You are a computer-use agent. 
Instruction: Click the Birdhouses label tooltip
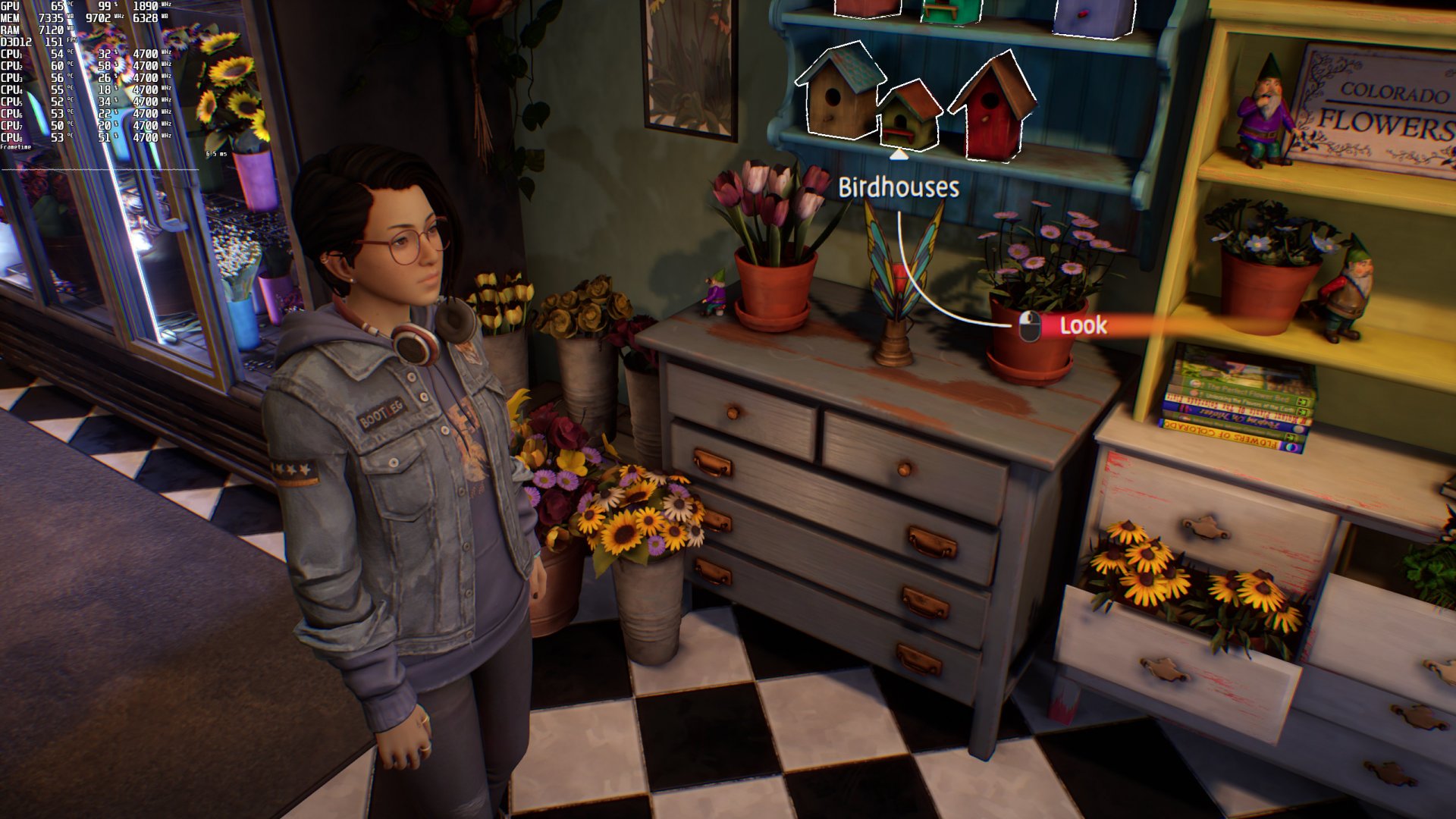pyautogui.click(x=899, y=187)
